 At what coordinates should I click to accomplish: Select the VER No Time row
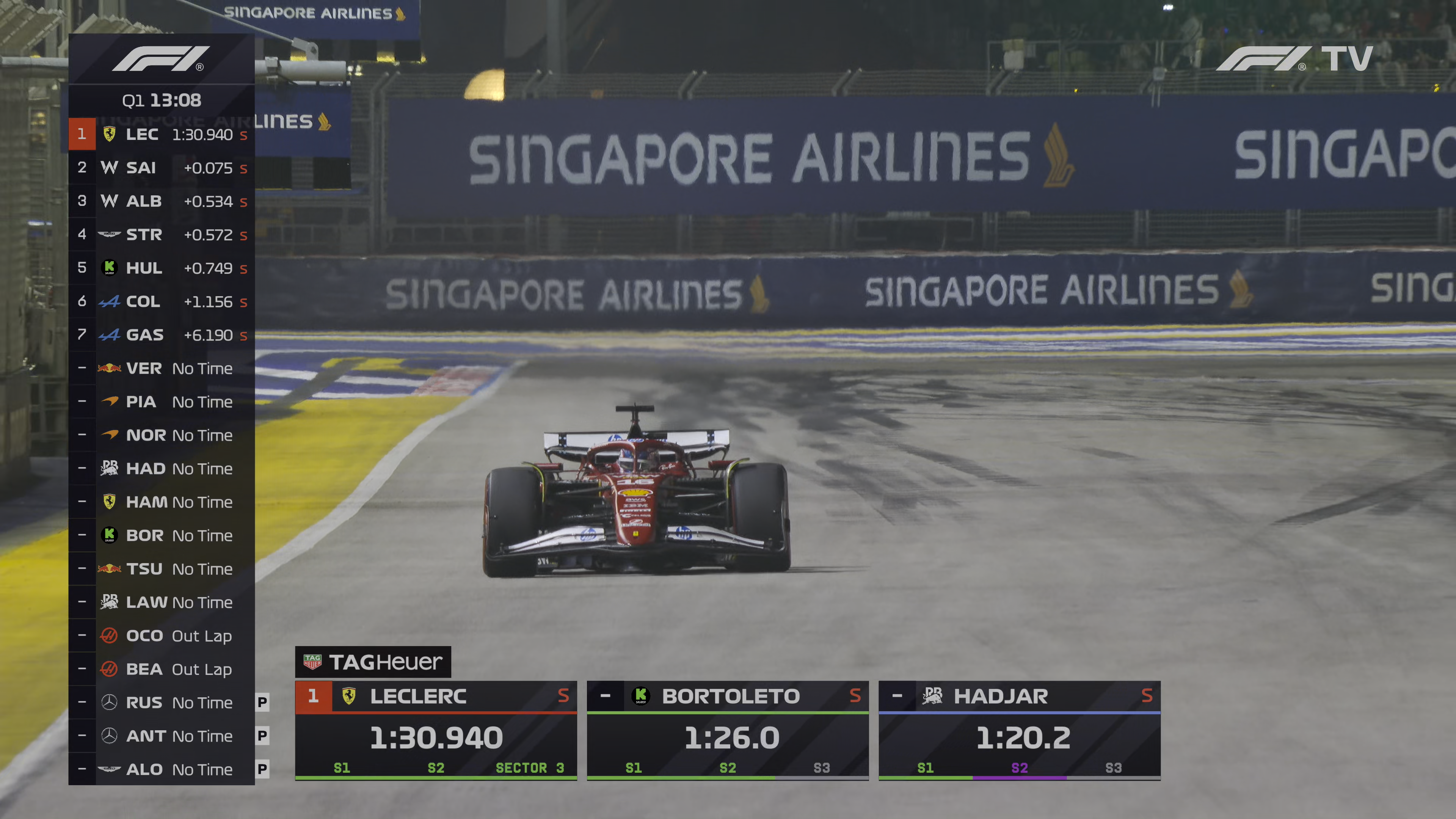click(x=162, y=369)
